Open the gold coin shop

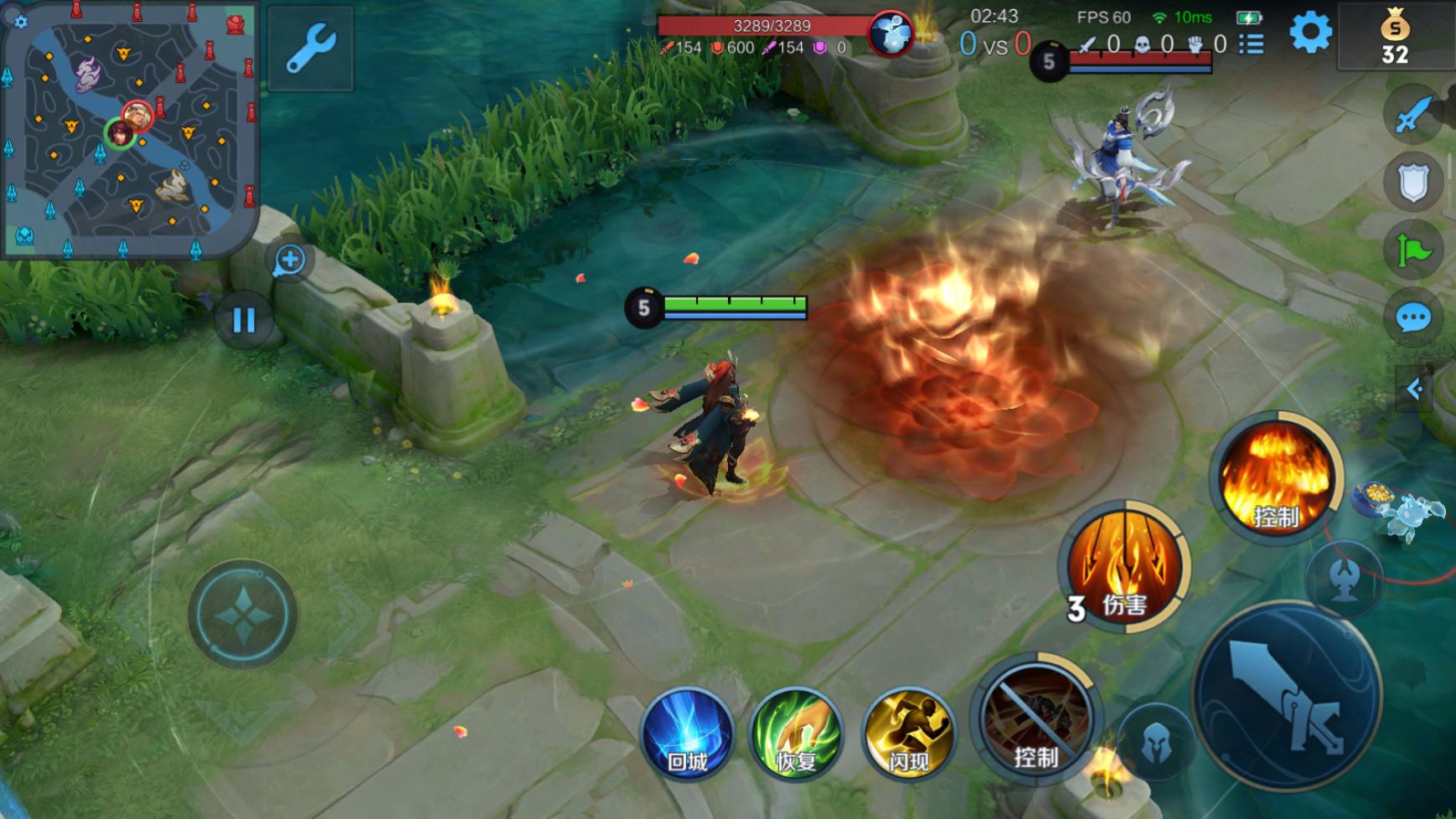(x=1395, y=38)
